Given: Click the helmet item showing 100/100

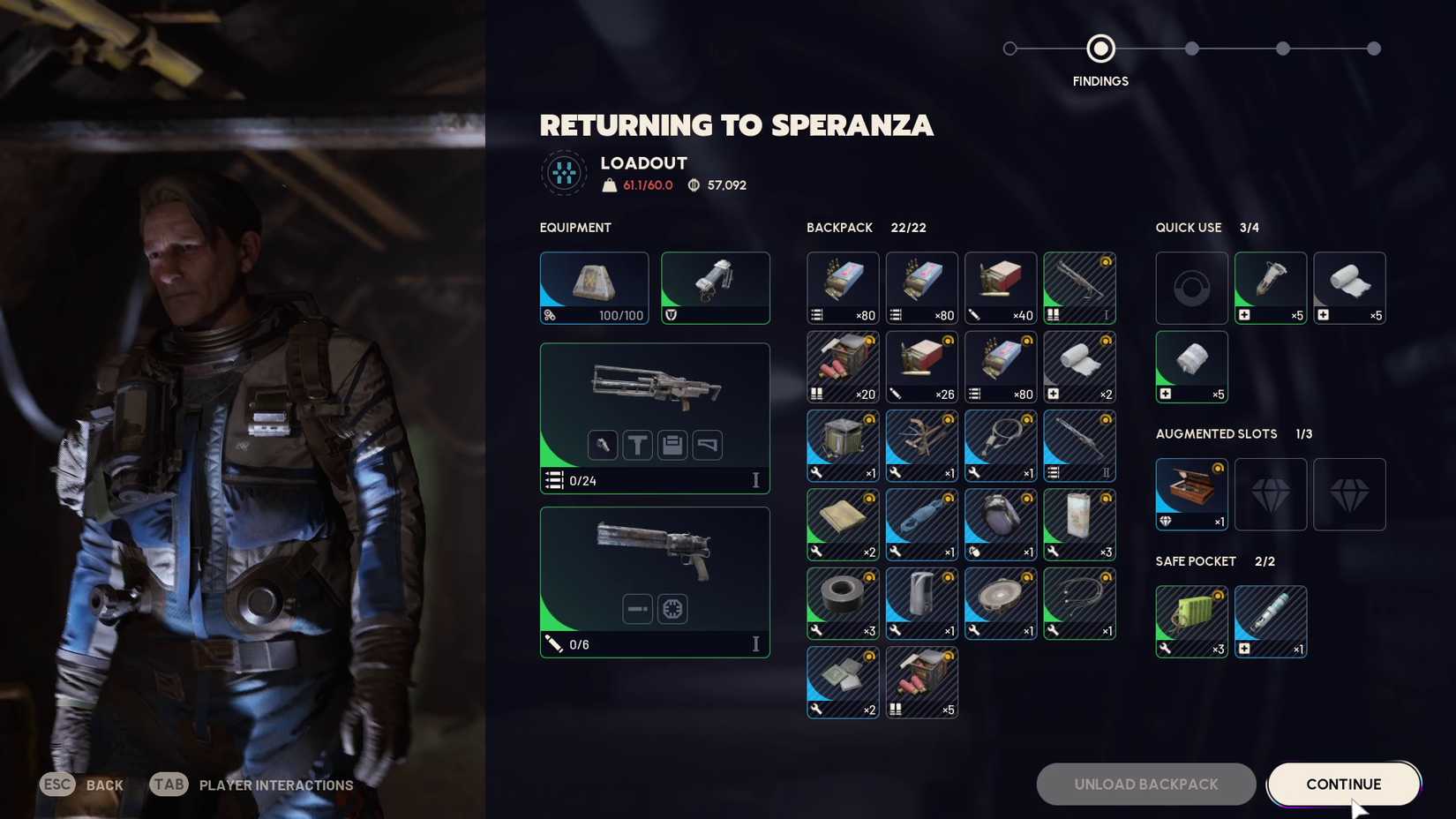Looking at the screenshot, I should pyautogui.click(x=594, y=288).
